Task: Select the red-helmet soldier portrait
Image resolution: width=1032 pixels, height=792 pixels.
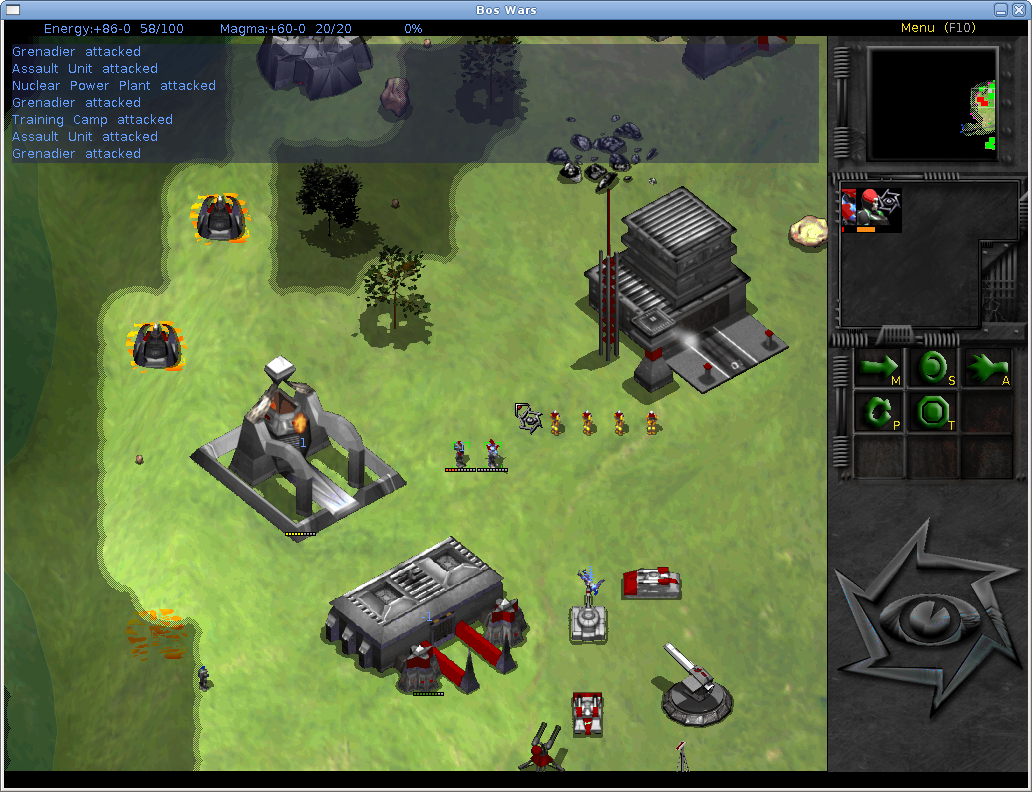Action: [x=871, y=210]
